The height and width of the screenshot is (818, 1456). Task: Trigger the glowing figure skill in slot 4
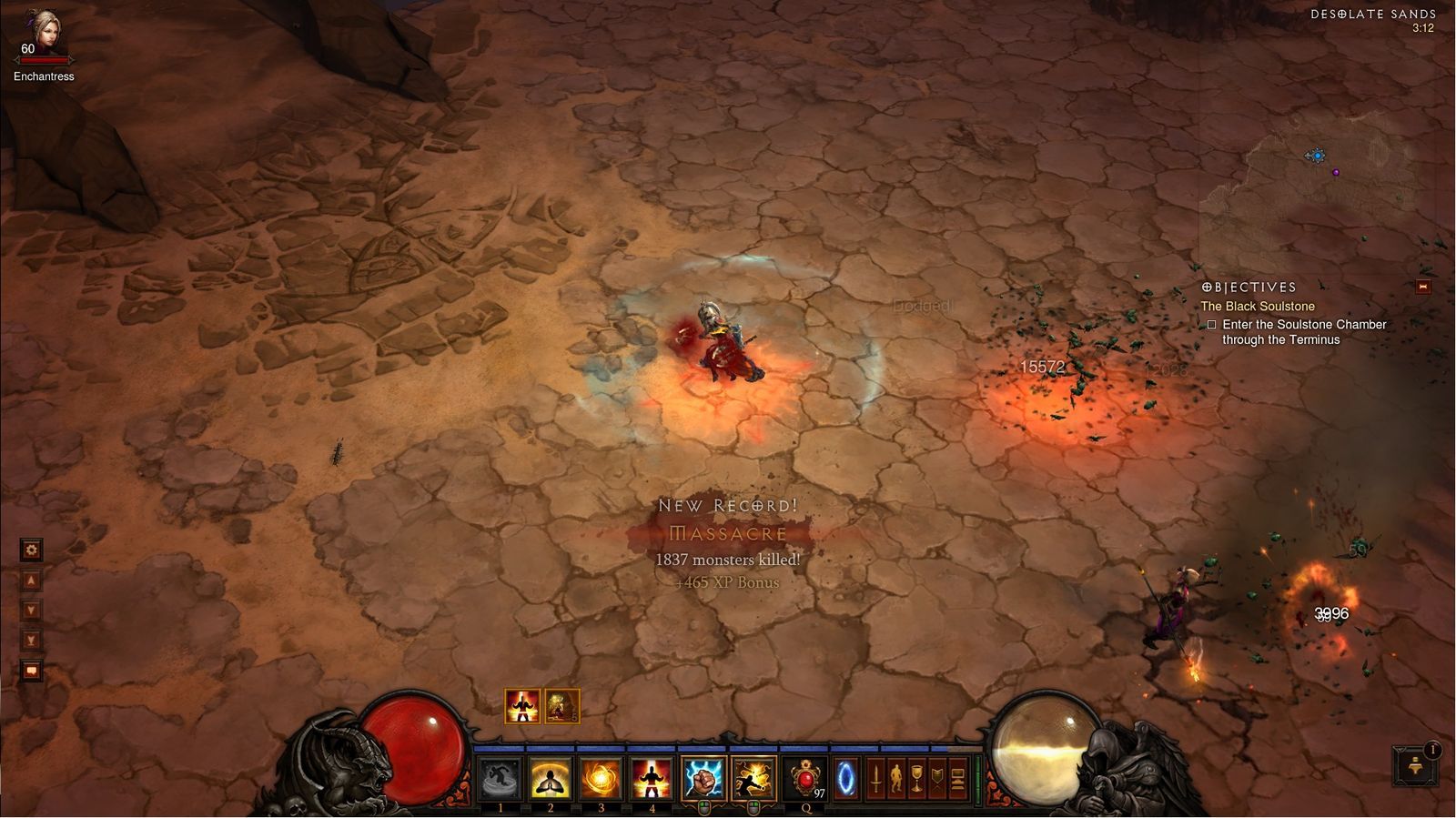[x=651, y=779]
